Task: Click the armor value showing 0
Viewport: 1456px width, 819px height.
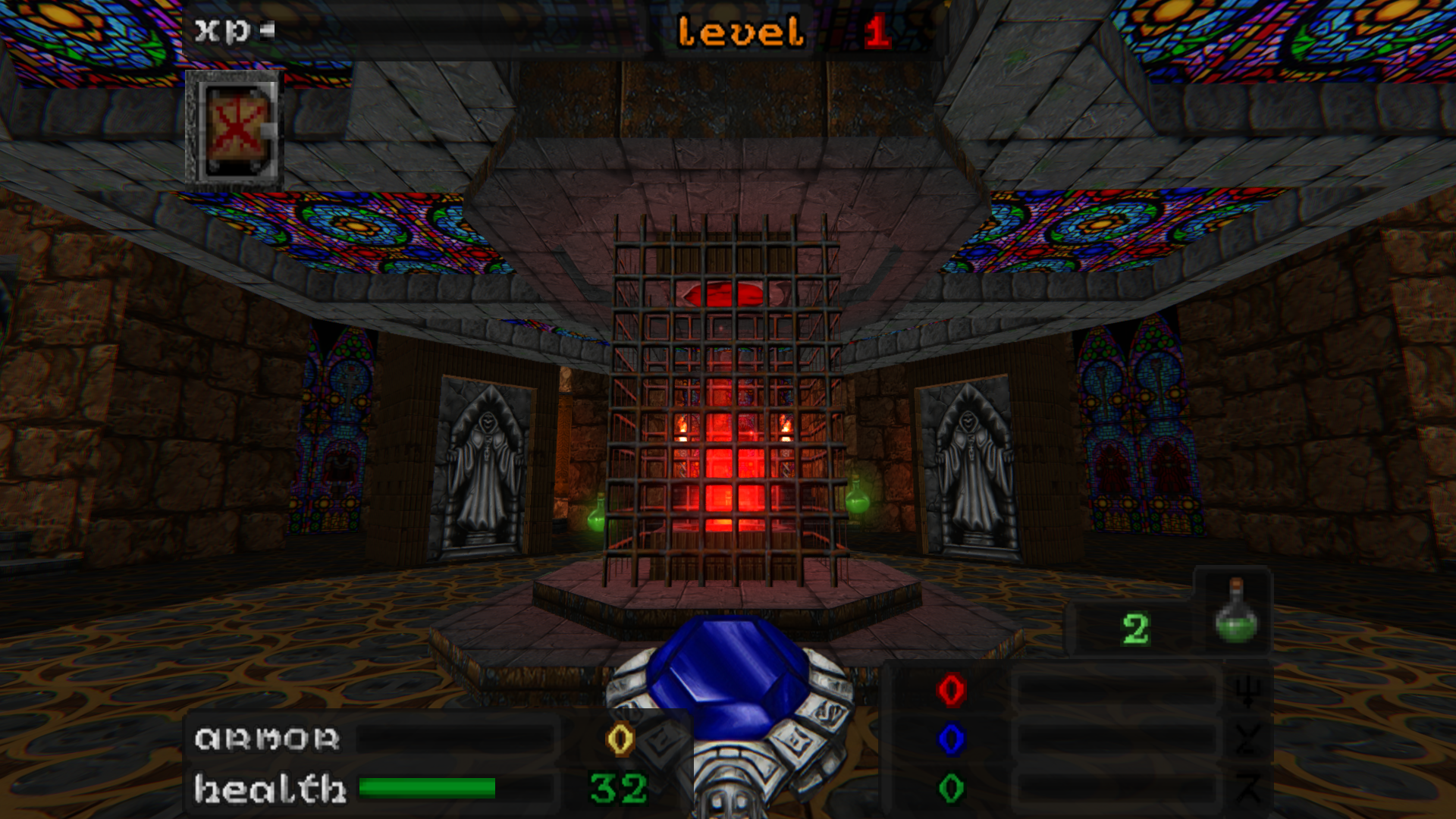Action: point(620,736)
